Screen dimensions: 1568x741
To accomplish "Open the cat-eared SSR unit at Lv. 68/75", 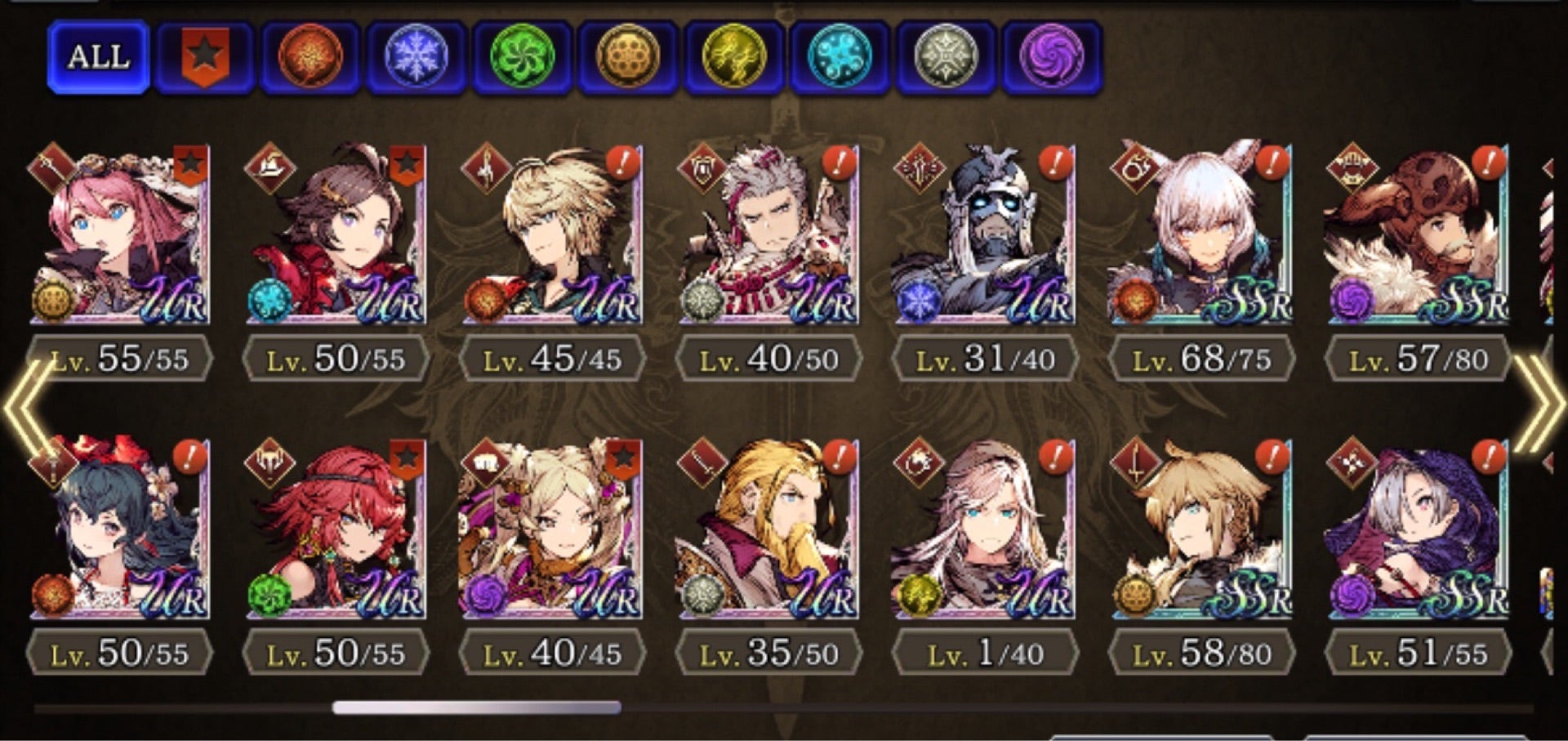I will (1202, 235).
